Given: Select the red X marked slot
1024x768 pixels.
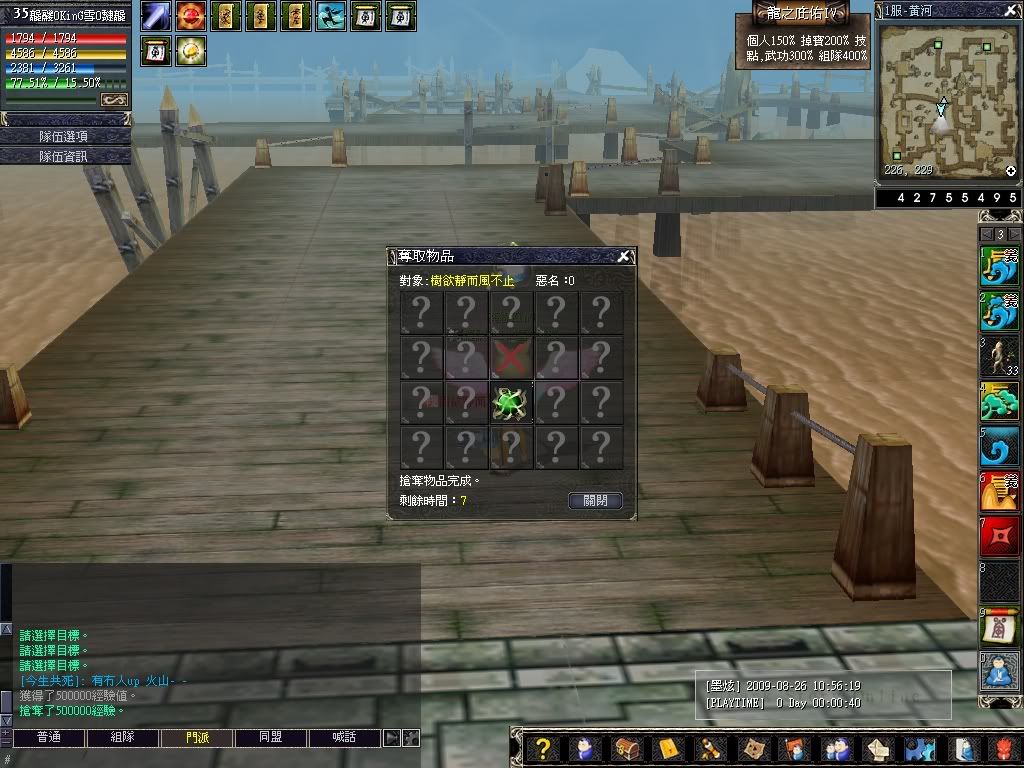Looking at the screenshot, I should (511, 357).
